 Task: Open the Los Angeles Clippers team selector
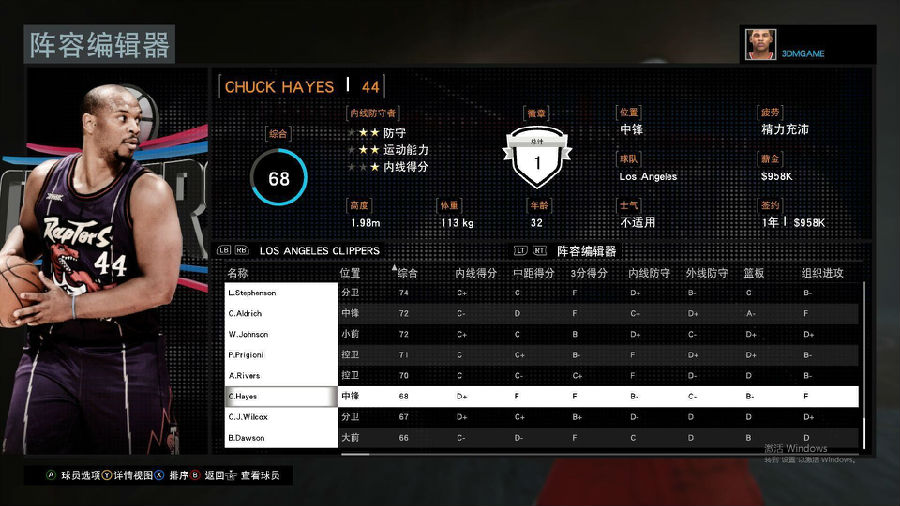point(319,251)
